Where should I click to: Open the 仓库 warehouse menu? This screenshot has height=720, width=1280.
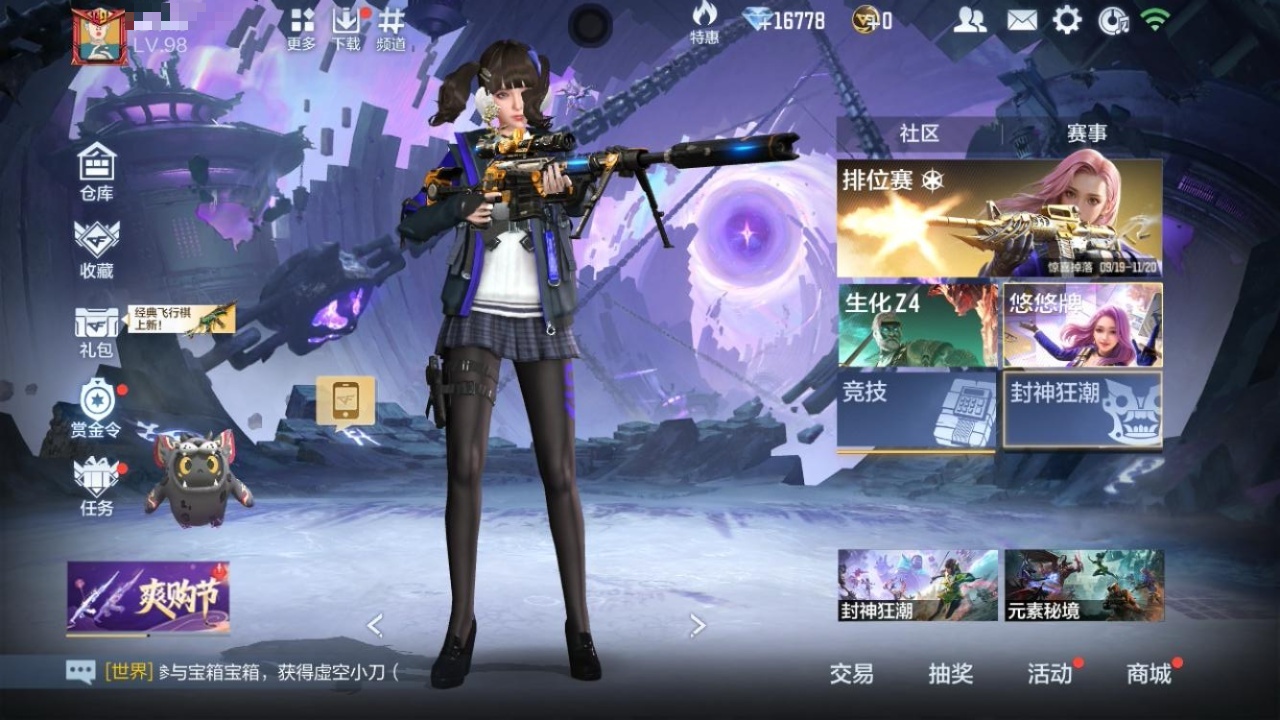tap(97, 171)
